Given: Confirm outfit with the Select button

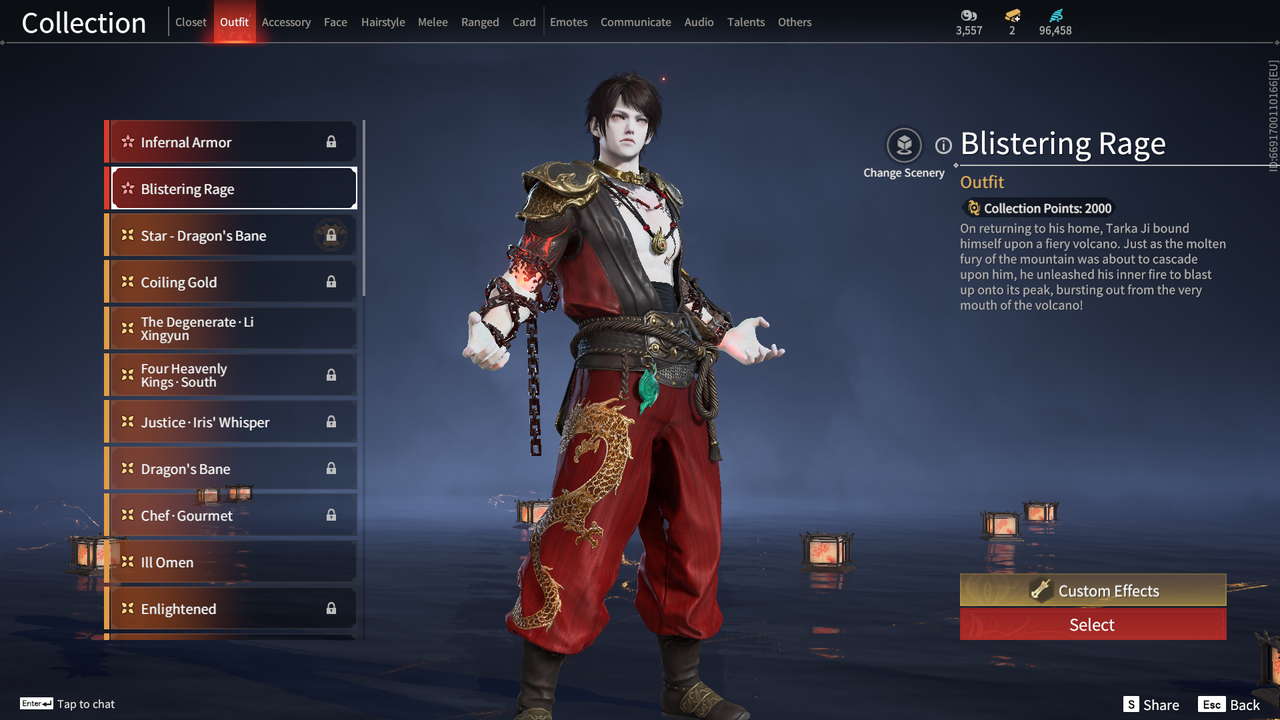Looking at the screenshot, I should pos(1092,625).
